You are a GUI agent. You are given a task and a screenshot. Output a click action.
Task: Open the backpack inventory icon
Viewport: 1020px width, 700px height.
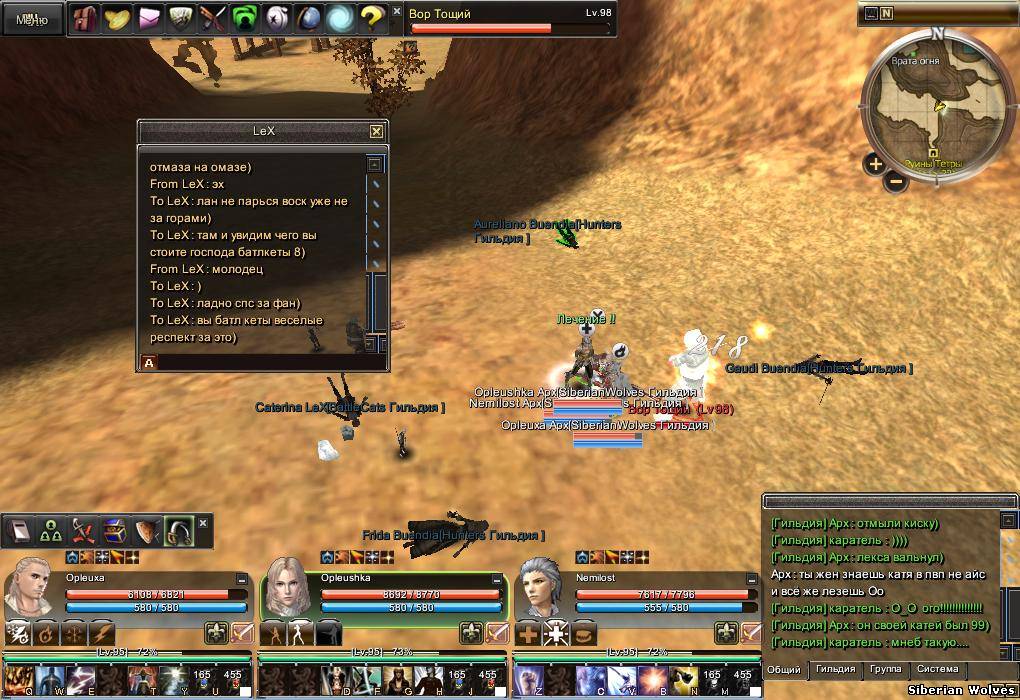[x=85, y=18]
